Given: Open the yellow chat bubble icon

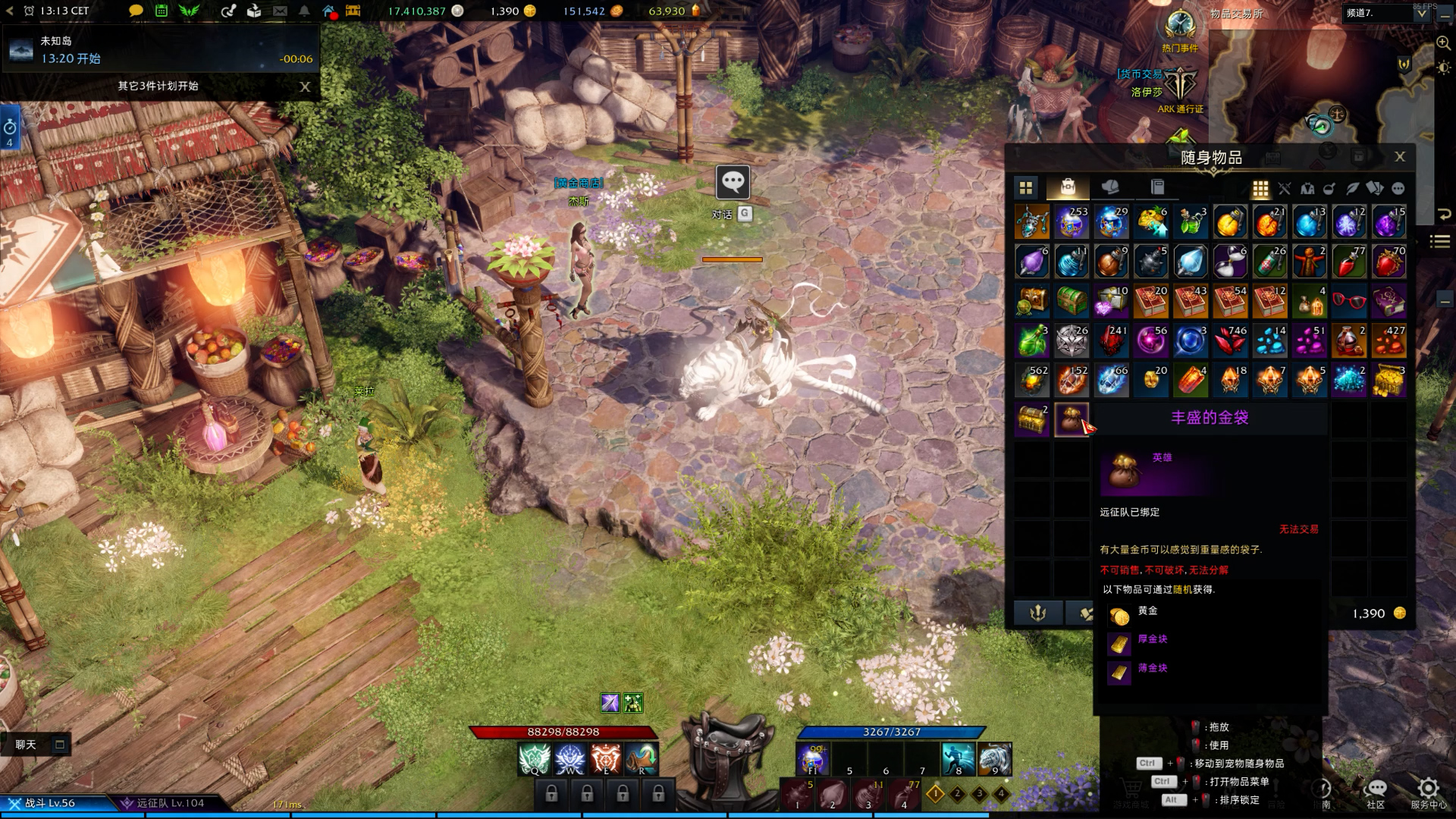Looking at the screenshot, I should pyautogui.click(x=136, y=11).
